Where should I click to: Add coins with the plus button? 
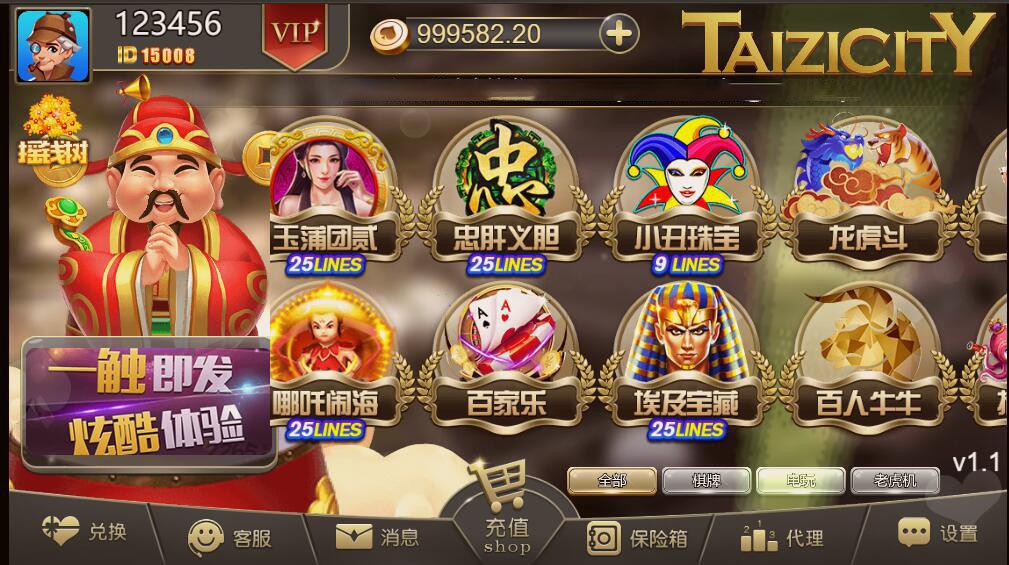click(x=619, y=34)
